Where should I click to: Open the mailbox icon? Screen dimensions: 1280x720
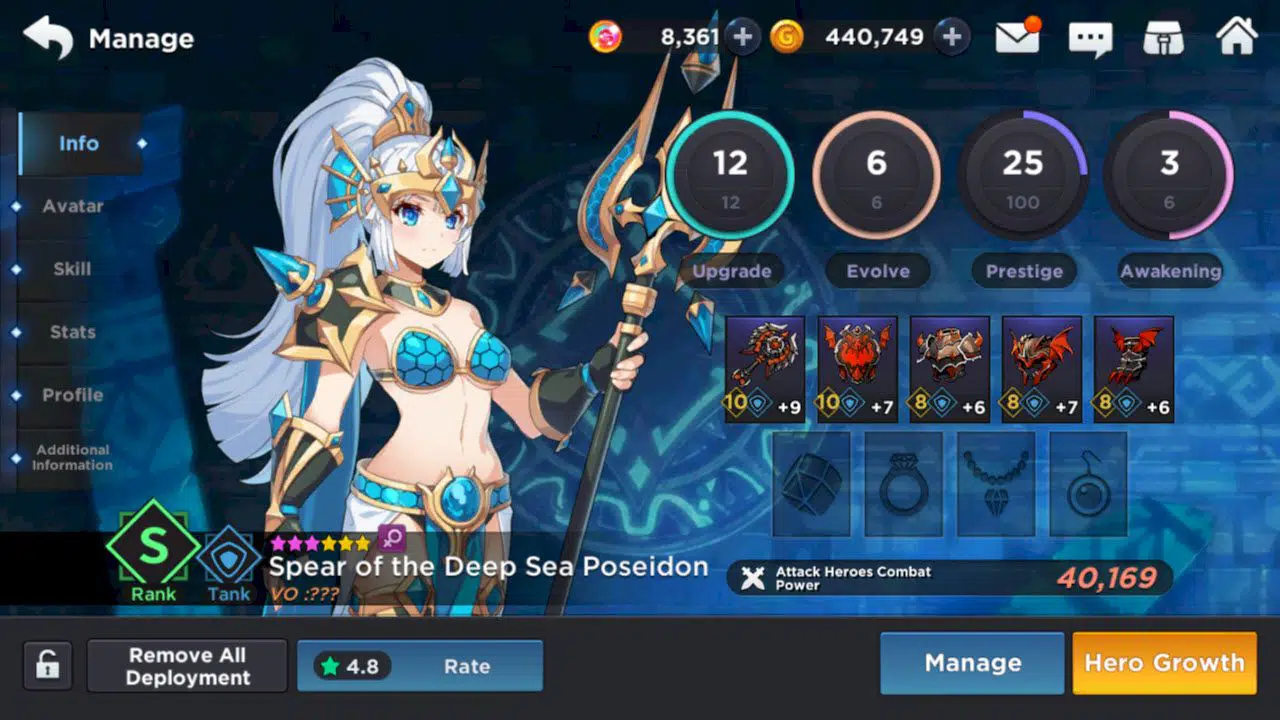coord(1016,38)
